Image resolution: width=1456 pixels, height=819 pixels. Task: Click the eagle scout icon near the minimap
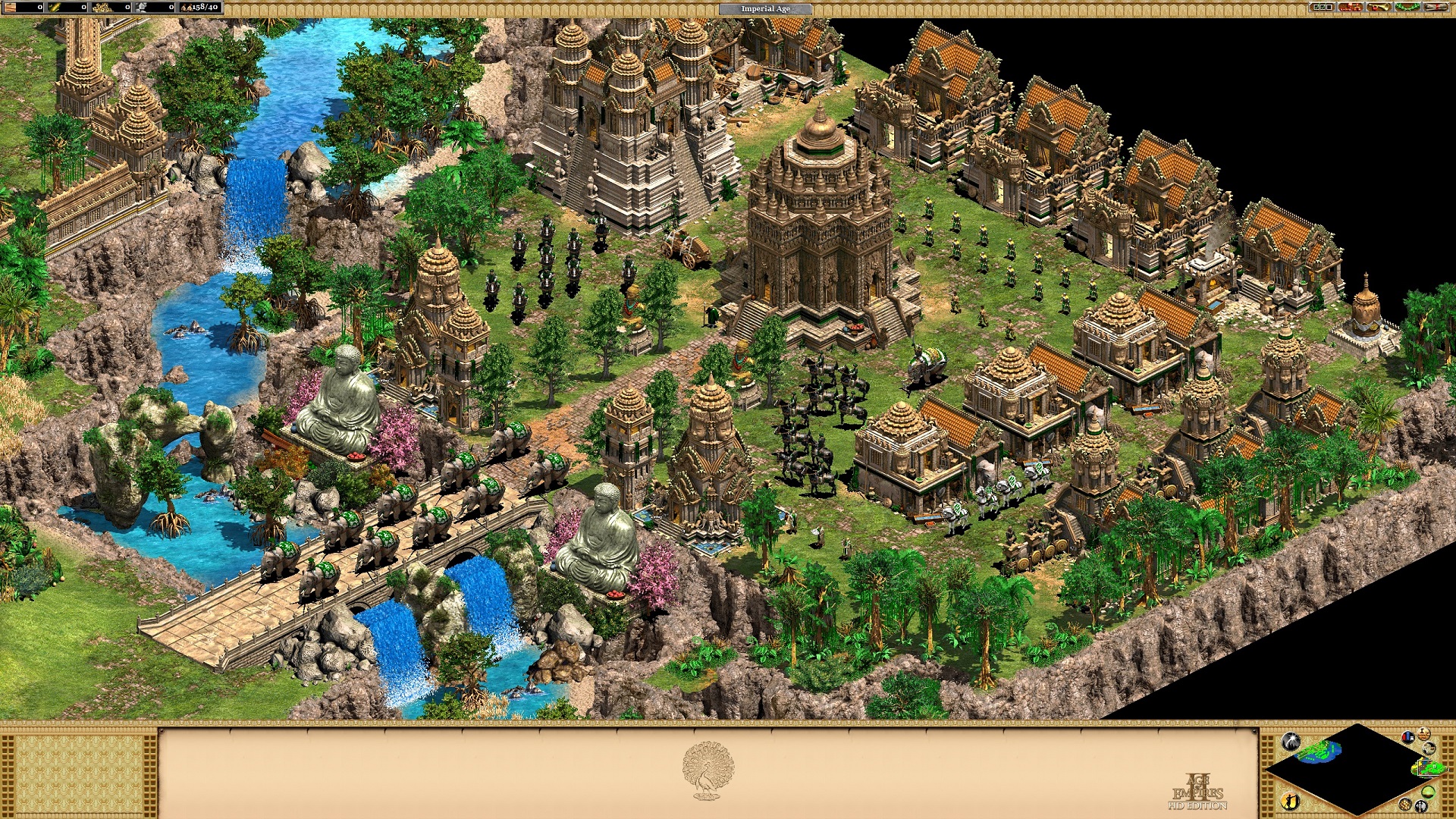[x=1430, y=750]
